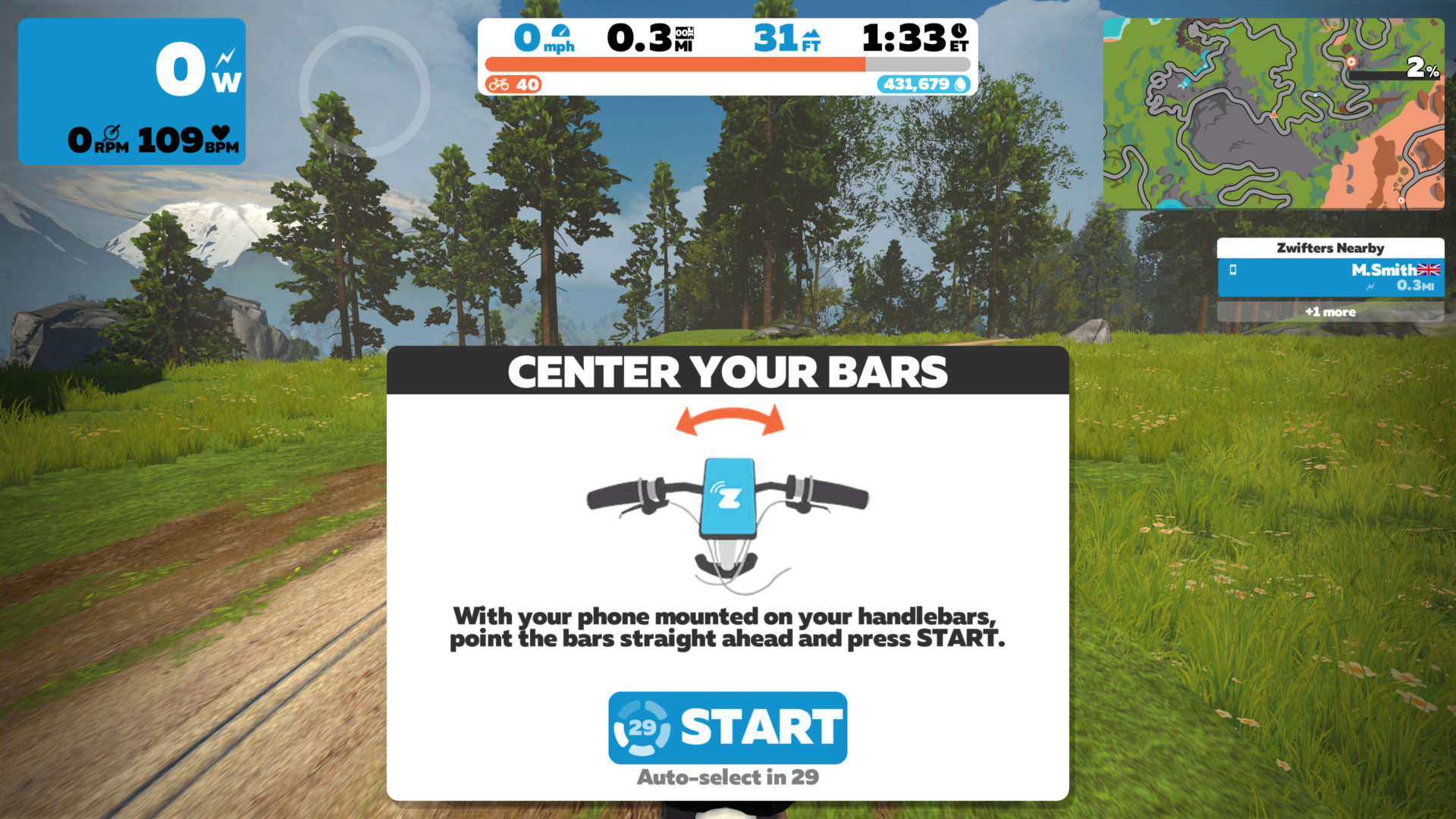
Task: Click the speedometer icon next to mph
Action: coord(561,33)
